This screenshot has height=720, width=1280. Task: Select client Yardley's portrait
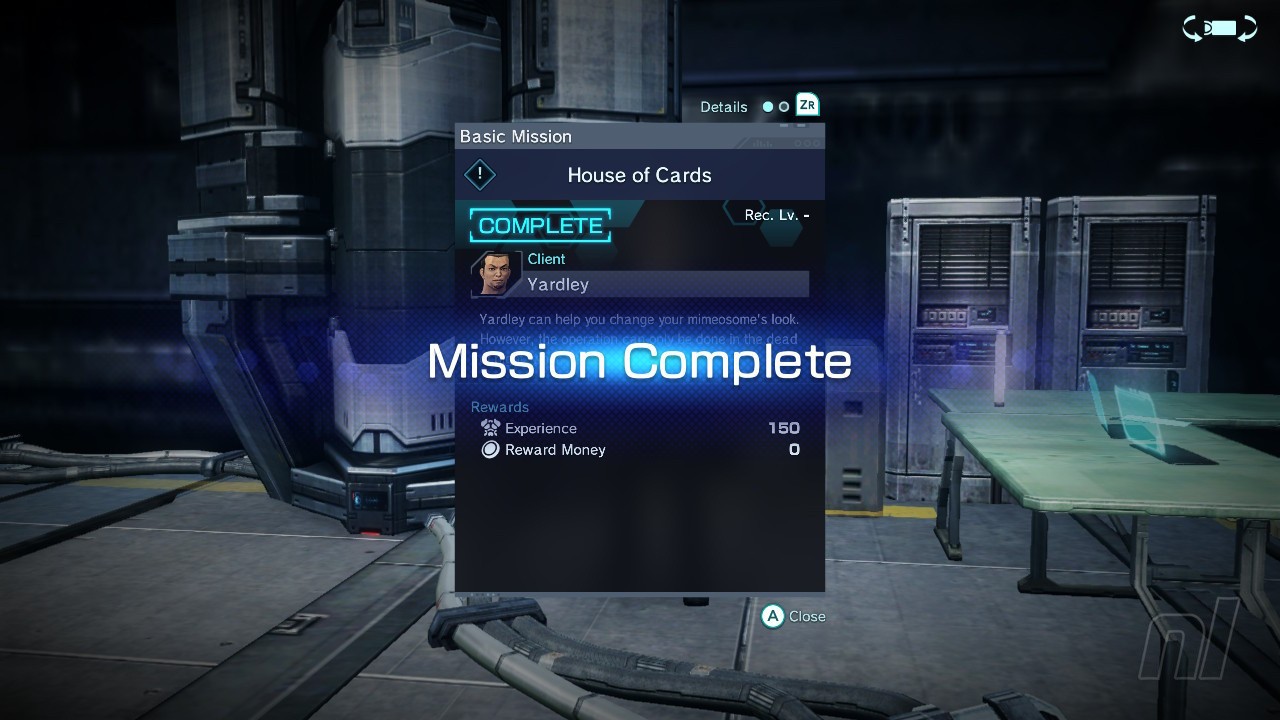click(x=494, y=273)
